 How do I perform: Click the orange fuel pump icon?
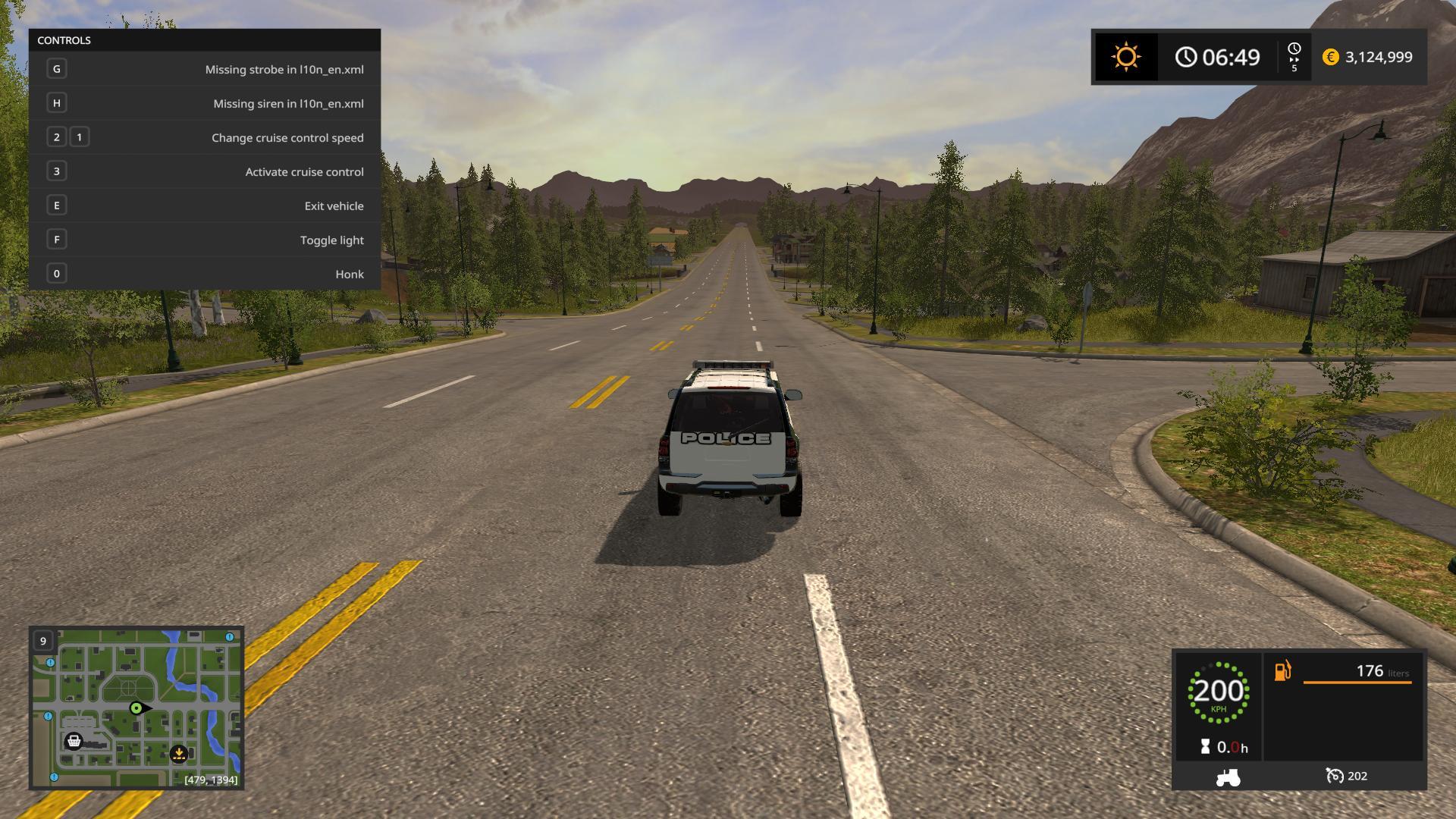pyautogui.click(x=1282, y=671)
